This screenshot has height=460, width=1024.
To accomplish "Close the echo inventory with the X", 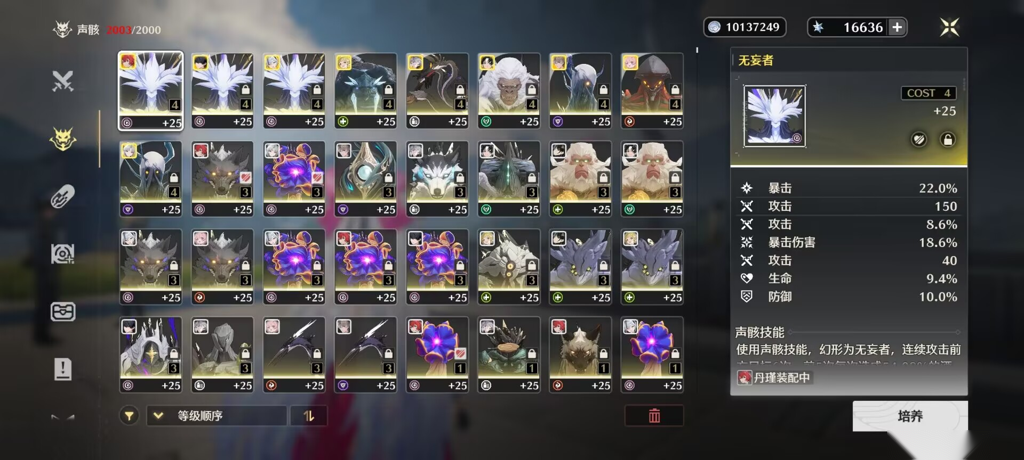I will [949, 27].
